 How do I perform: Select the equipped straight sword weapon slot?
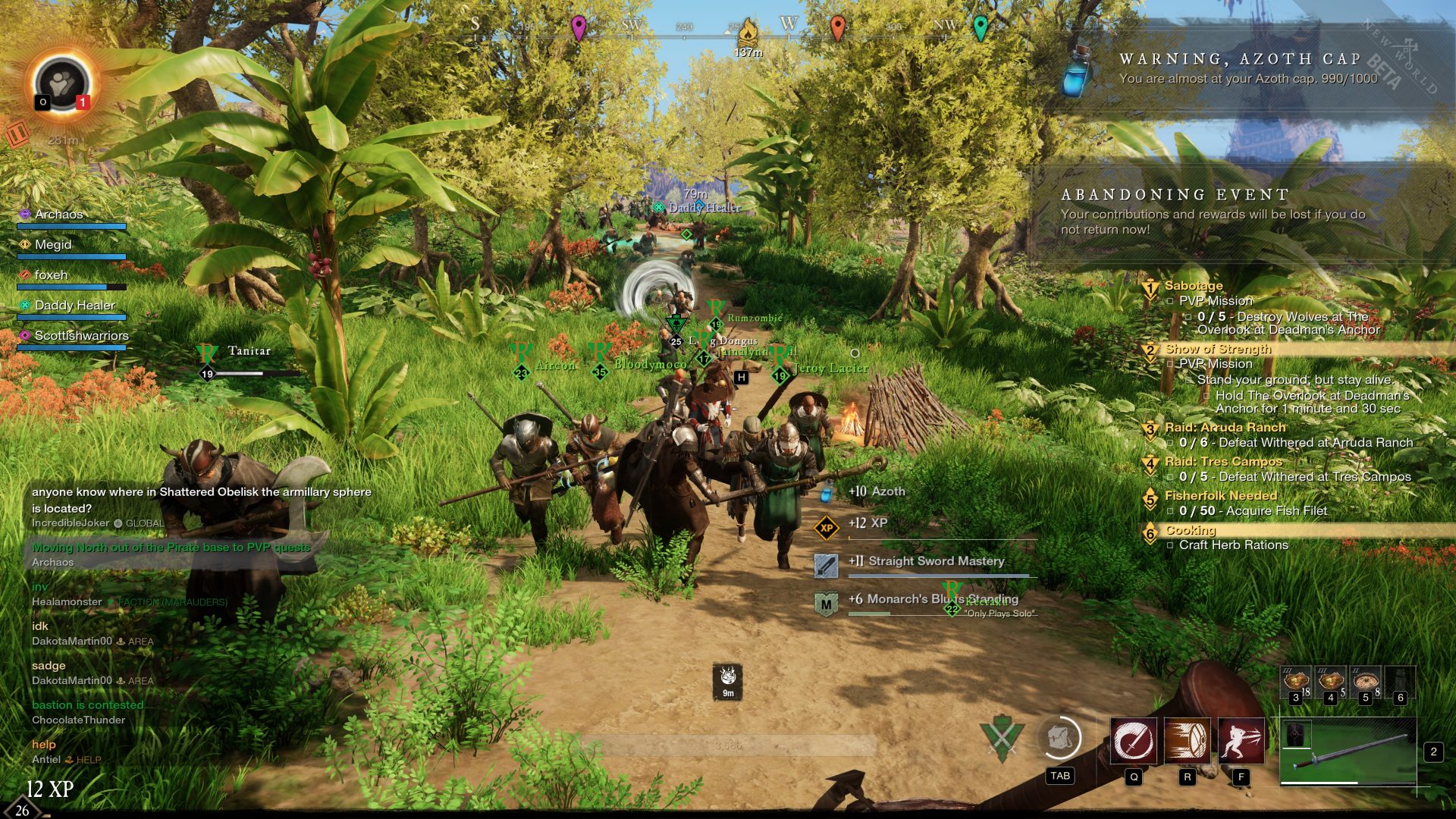[1348, 751]
